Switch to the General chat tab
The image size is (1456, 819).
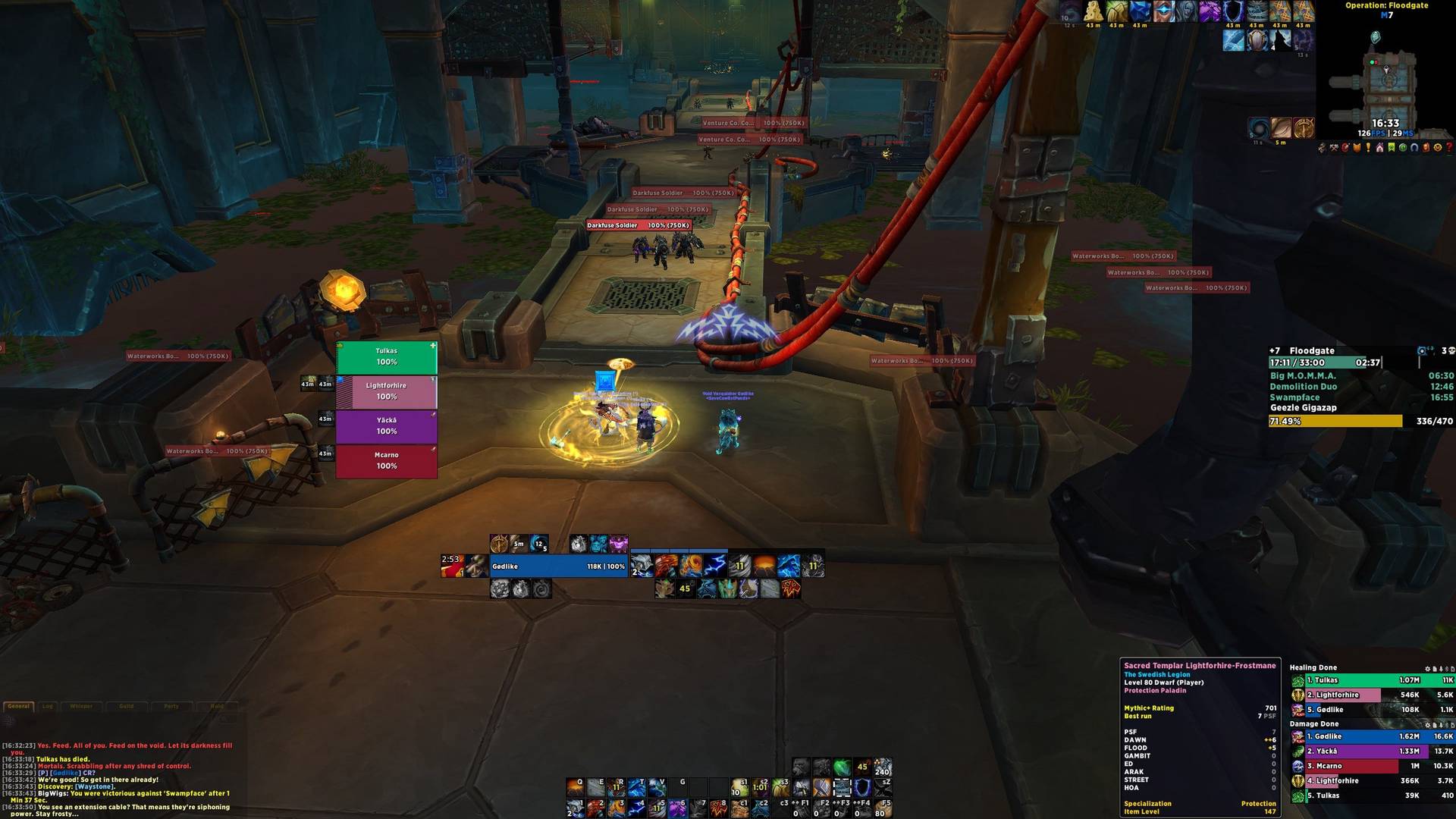pos(19,706)
